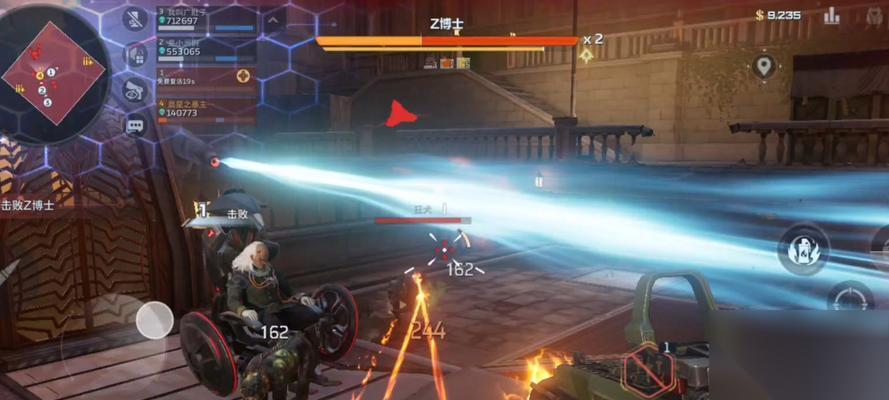Open the chat bubble button
This screenshot has width=889, height=400.
point(135,126)
